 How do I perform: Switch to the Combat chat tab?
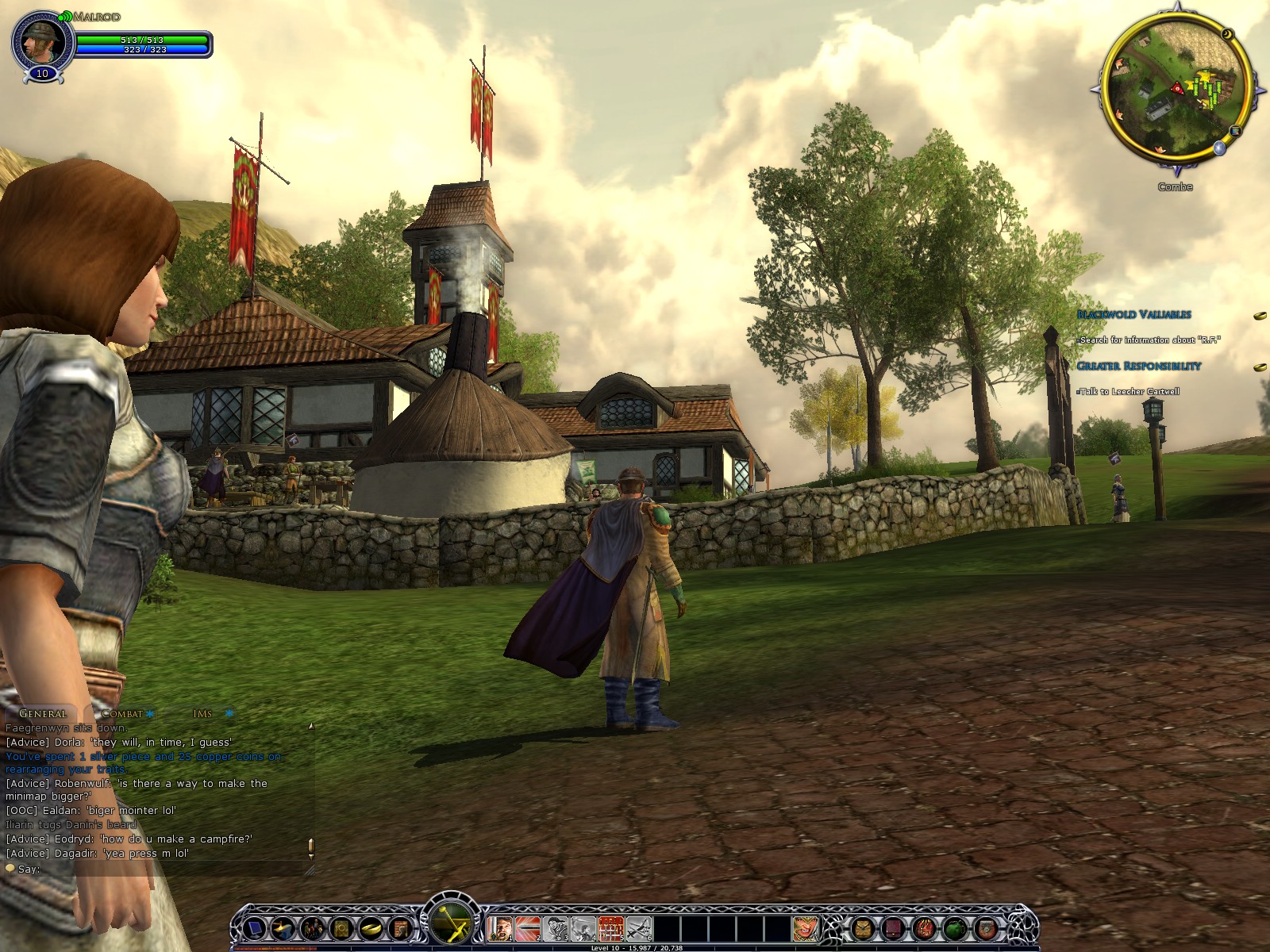[x=122, y=713]
